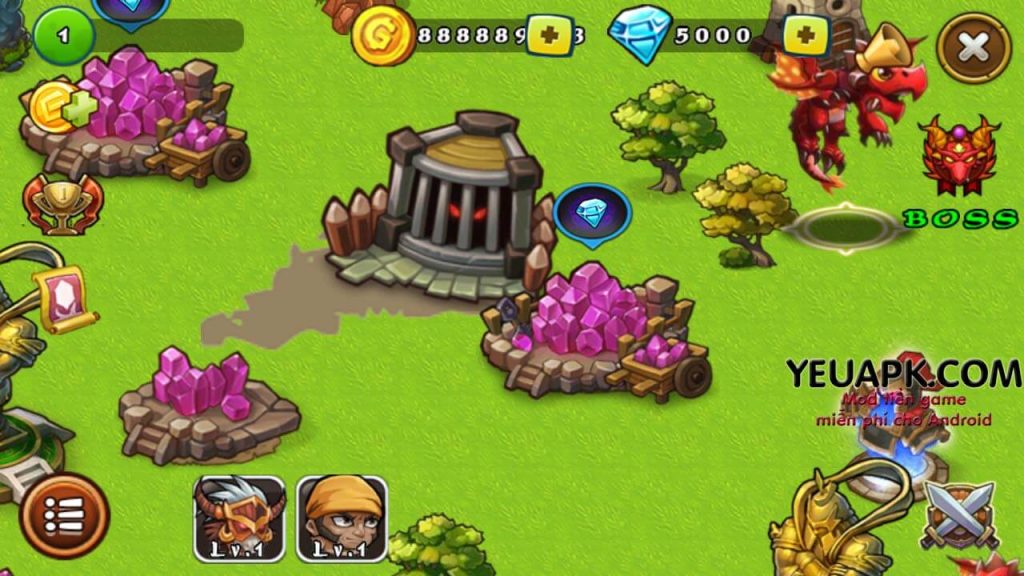Tap the crossed swords battle button

coord(958,514)
